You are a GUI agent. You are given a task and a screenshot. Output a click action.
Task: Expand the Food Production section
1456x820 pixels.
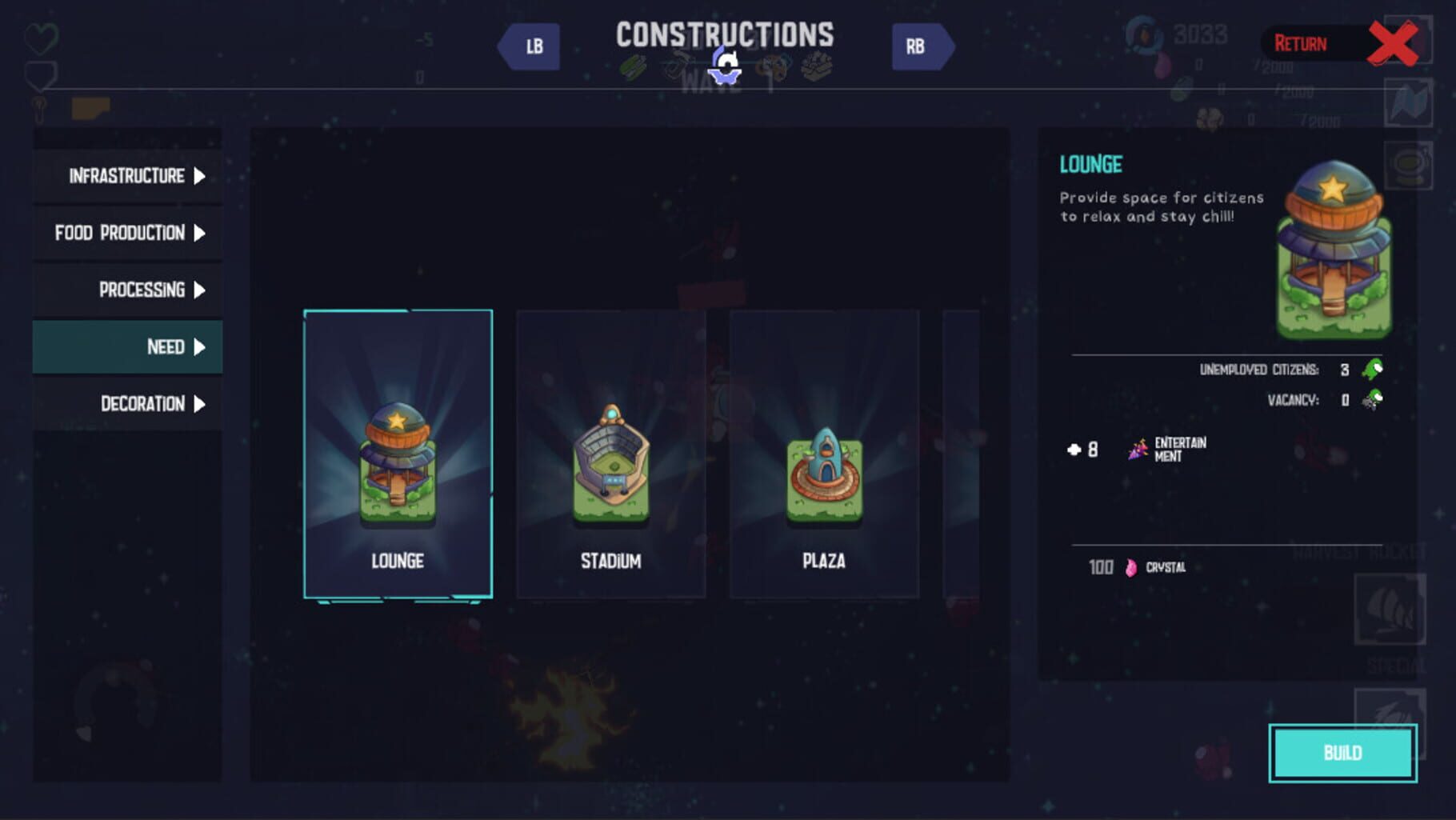coord(126,233)
